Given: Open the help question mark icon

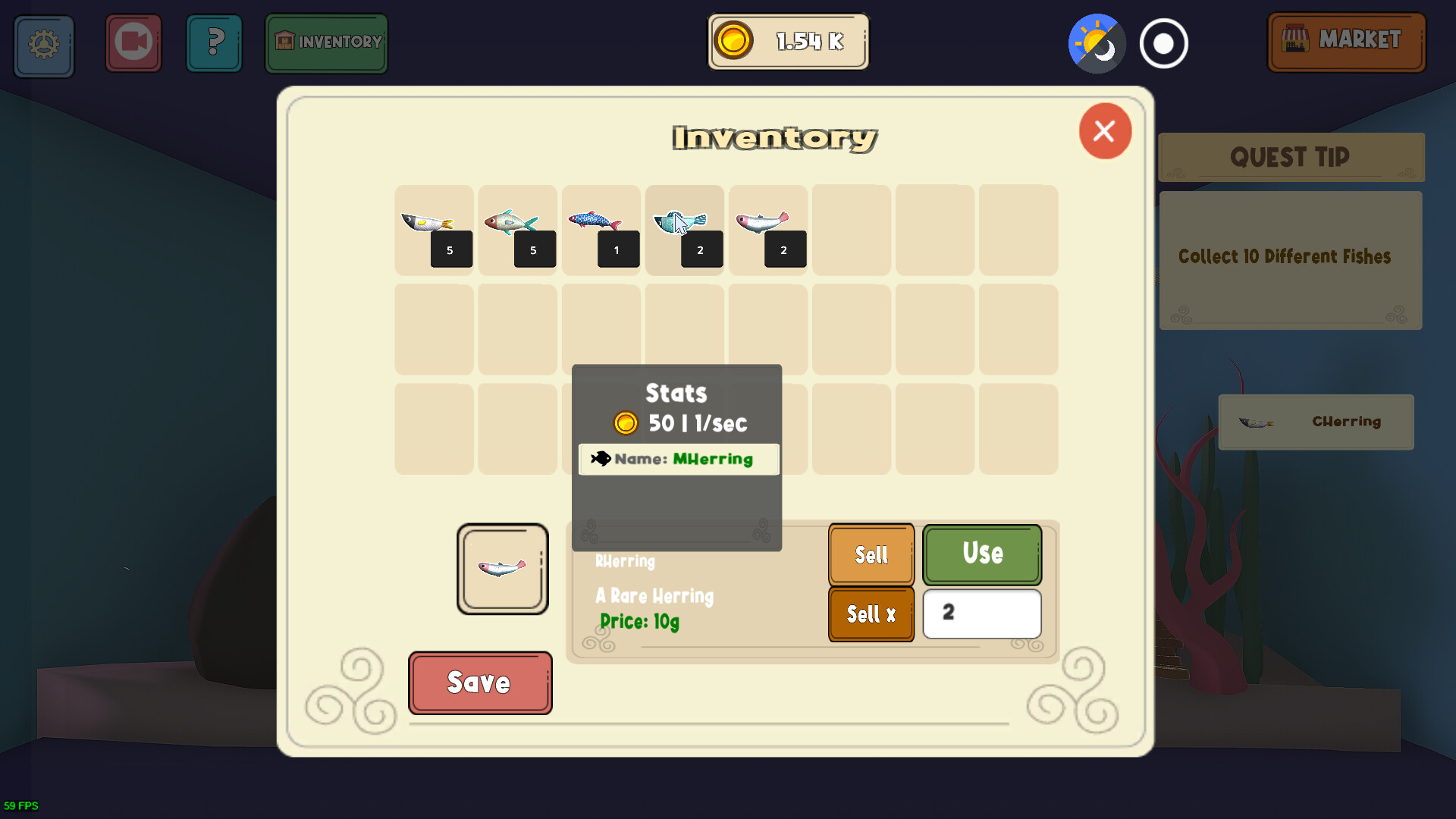Looking at the screenshot, I should [214, 43].
